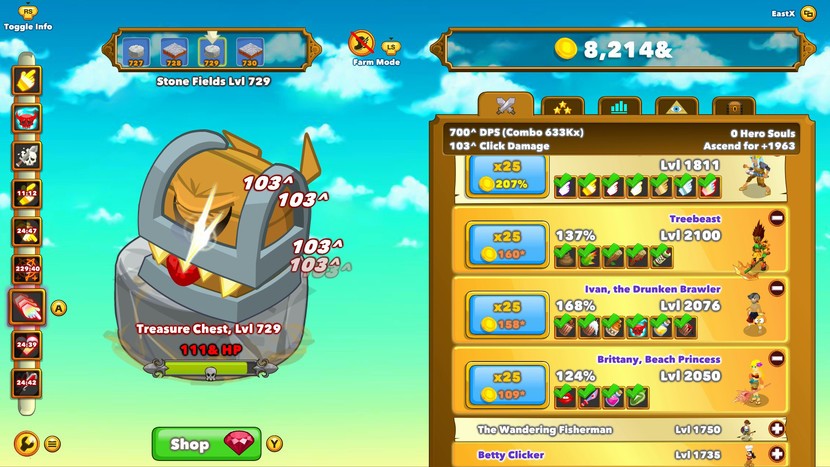Select the crossed swords heroes tab
Screen dimensions: 830x467
[505, 106]
